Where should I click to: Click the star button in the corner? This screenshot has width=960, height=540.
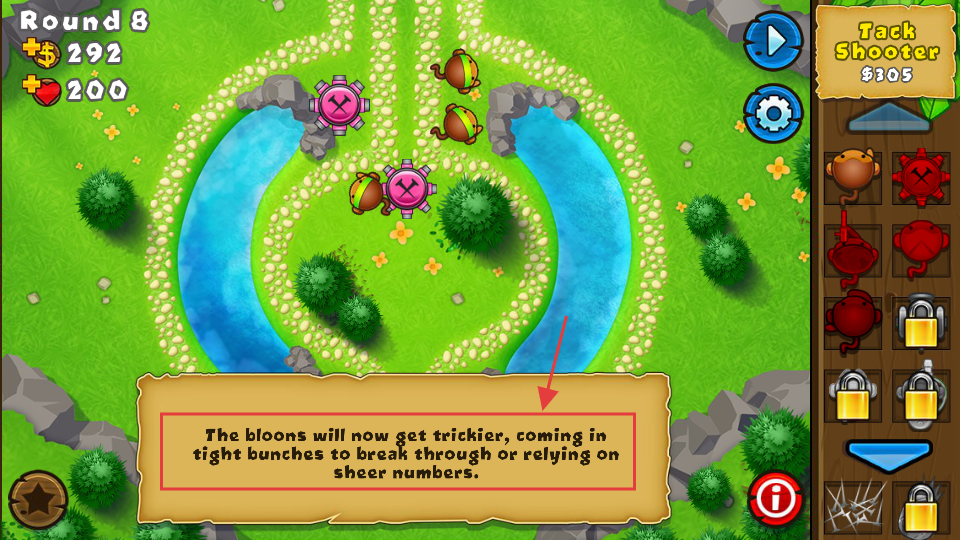click(38, 499)
